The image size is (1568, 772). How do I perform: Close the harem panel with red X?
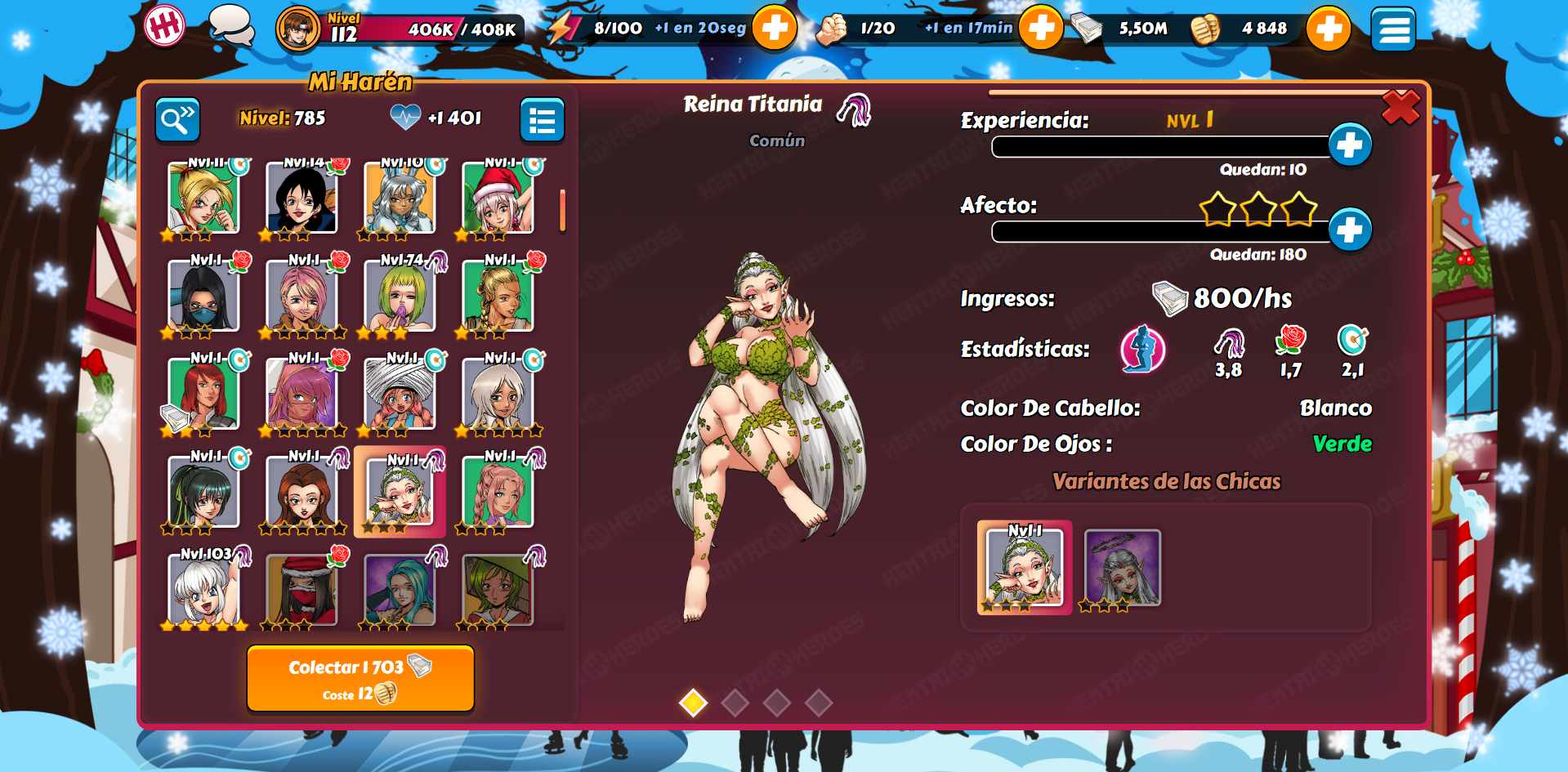point(1400,108)
